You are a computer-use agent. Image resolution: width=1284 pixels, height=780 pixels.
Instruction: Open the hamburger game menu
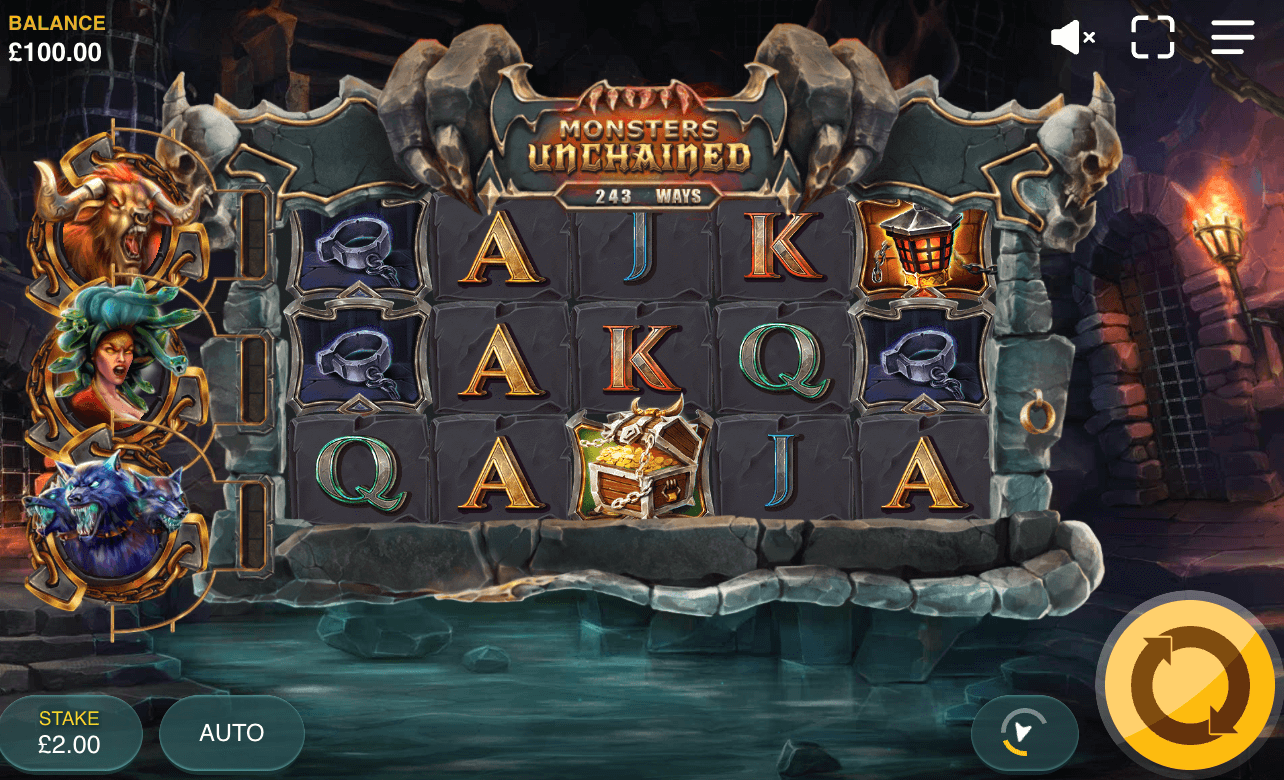tap(1231, 37)
